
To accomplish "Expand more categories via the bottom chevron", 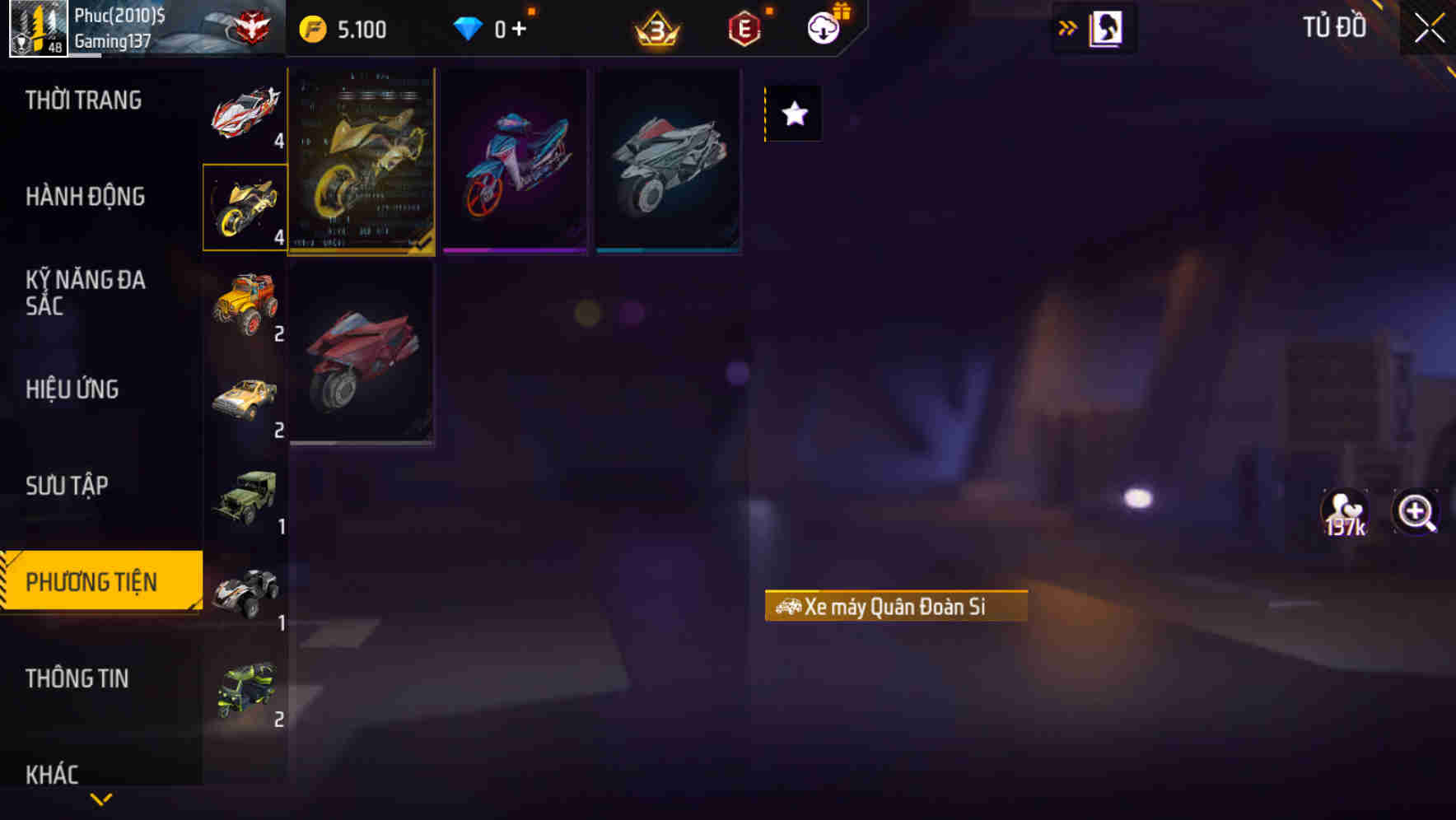I will pos(101,797).
